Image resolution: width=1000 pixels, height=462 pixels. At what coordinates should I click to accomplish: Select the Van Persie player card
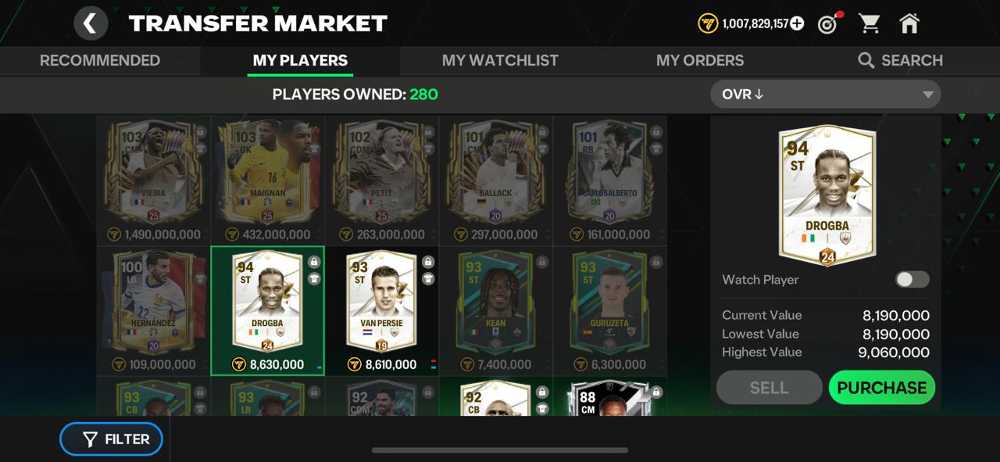(x=381, y=305)
